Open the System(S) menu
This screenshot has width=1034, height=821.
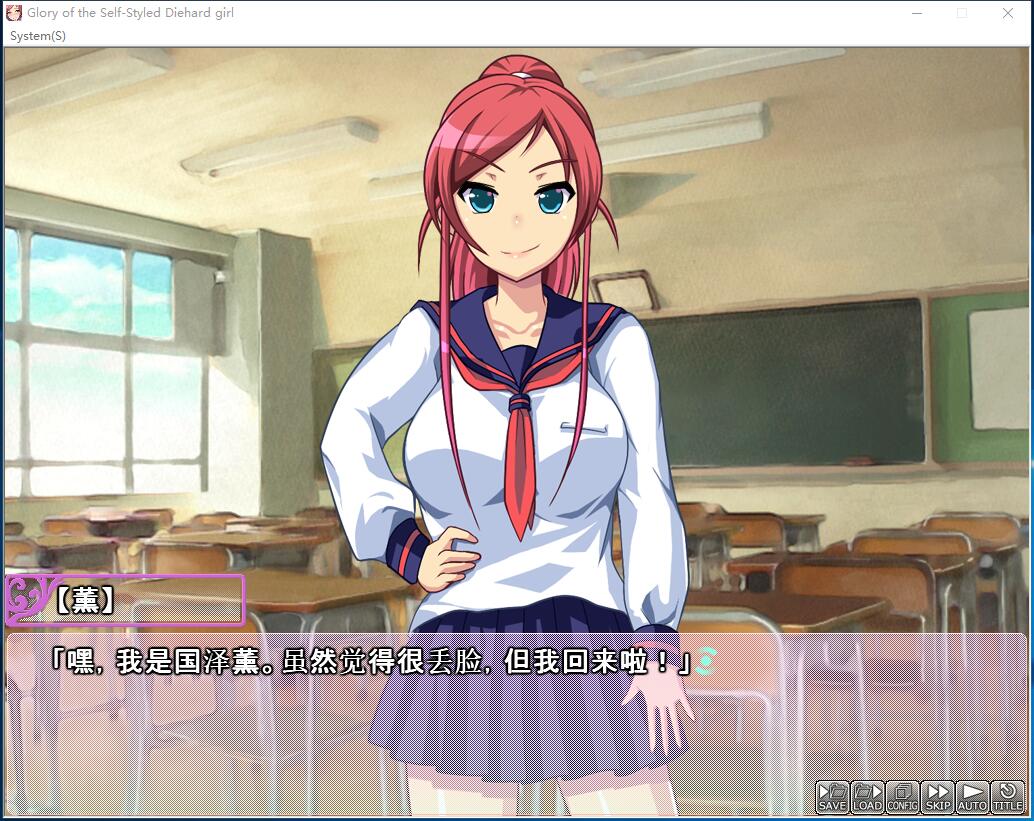(x=38, y=36)
